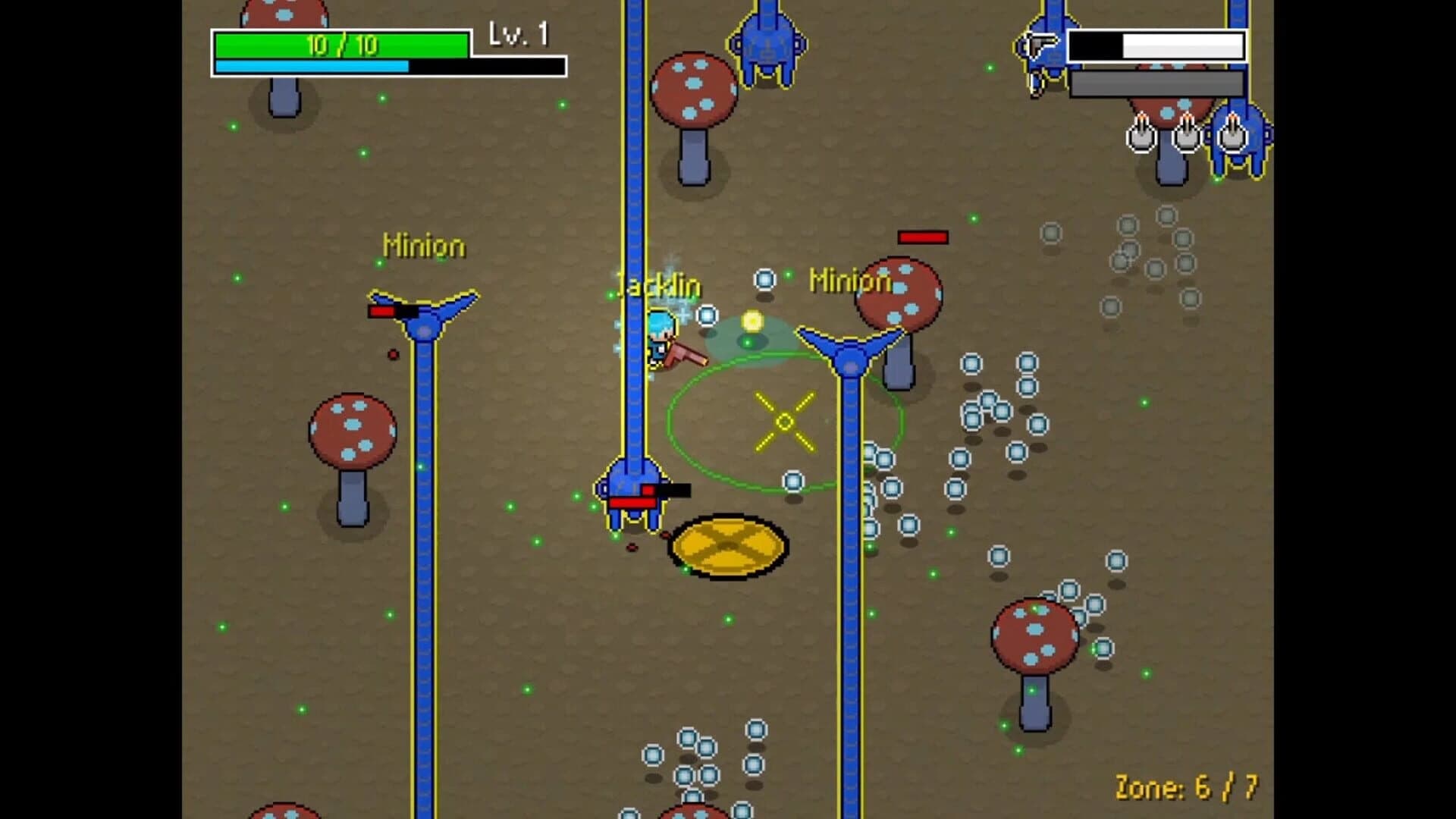Select the Minion name label on the left
This screenshot has height=819, width=1456.
(x=425, y=245)
